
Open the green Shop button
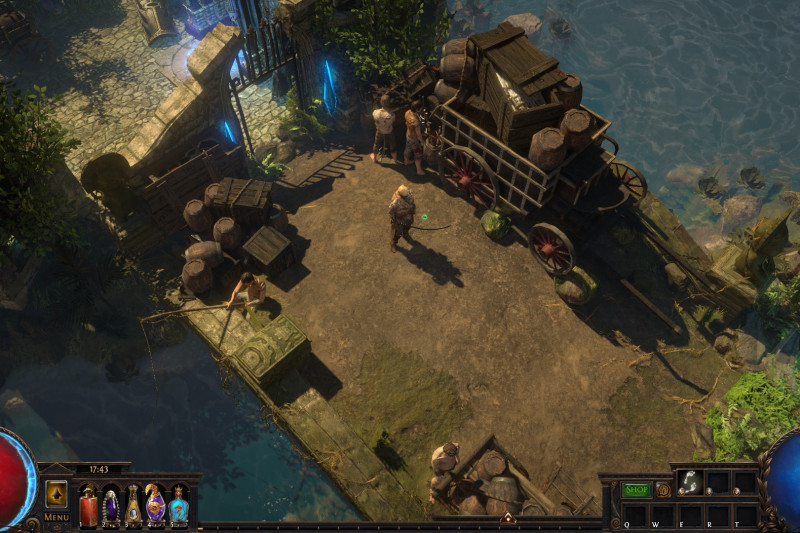636,490
